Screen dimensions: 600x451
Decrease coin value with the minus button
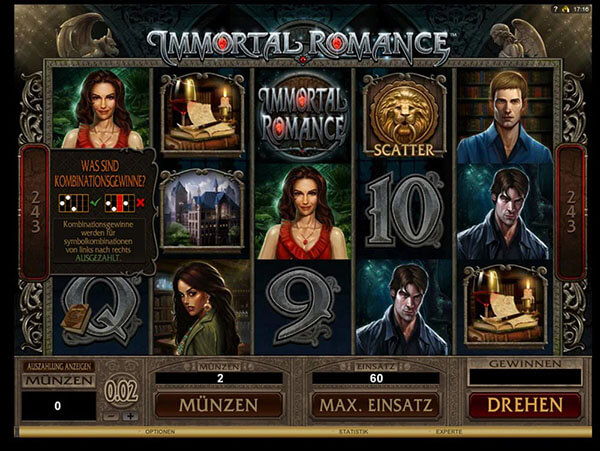click(x=112, y=415)
